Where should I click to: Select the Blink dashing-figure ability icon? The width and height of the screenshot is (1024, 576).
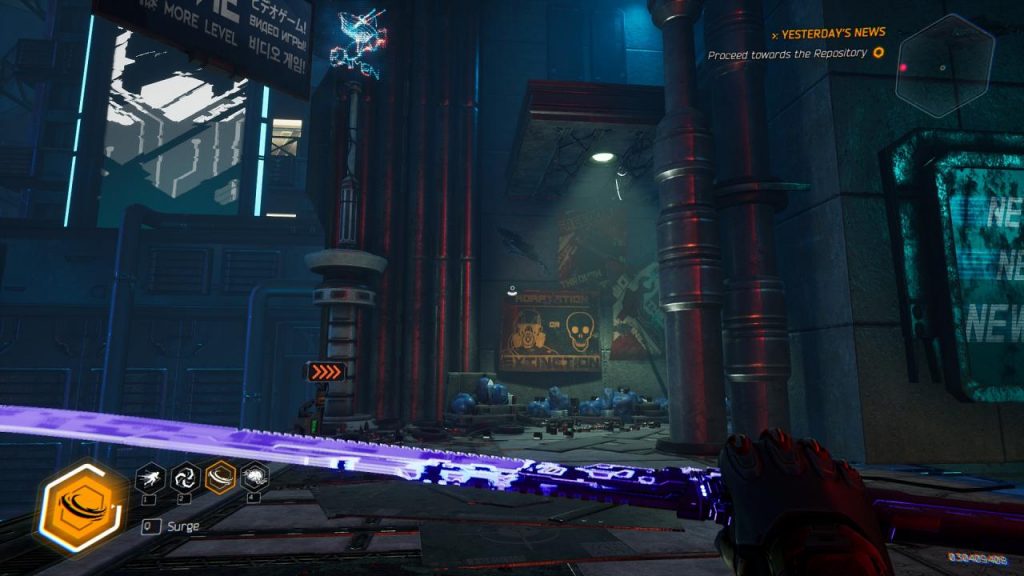coord(149,476)
